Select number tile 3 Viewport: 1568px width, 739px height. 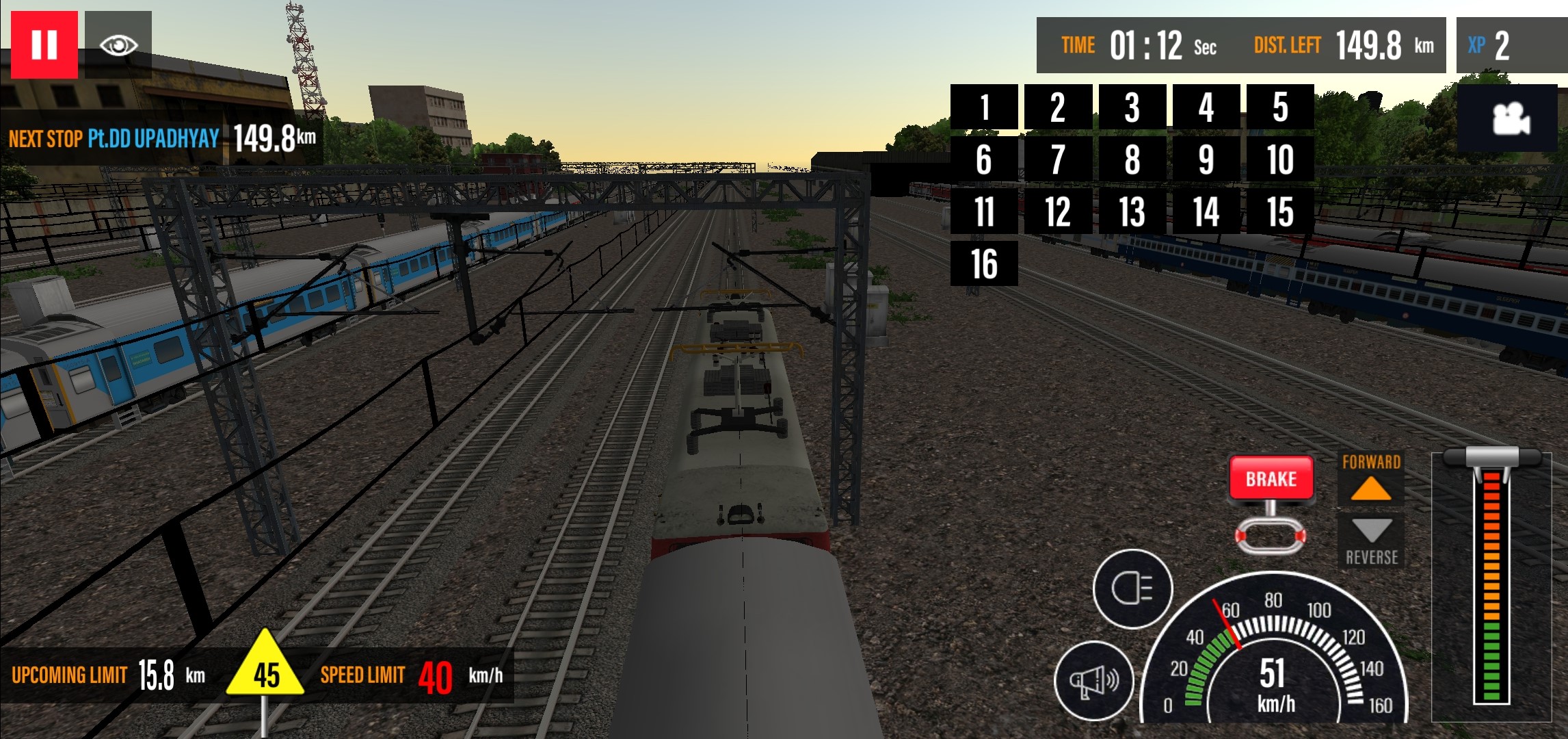click(x=1132, y=107)
